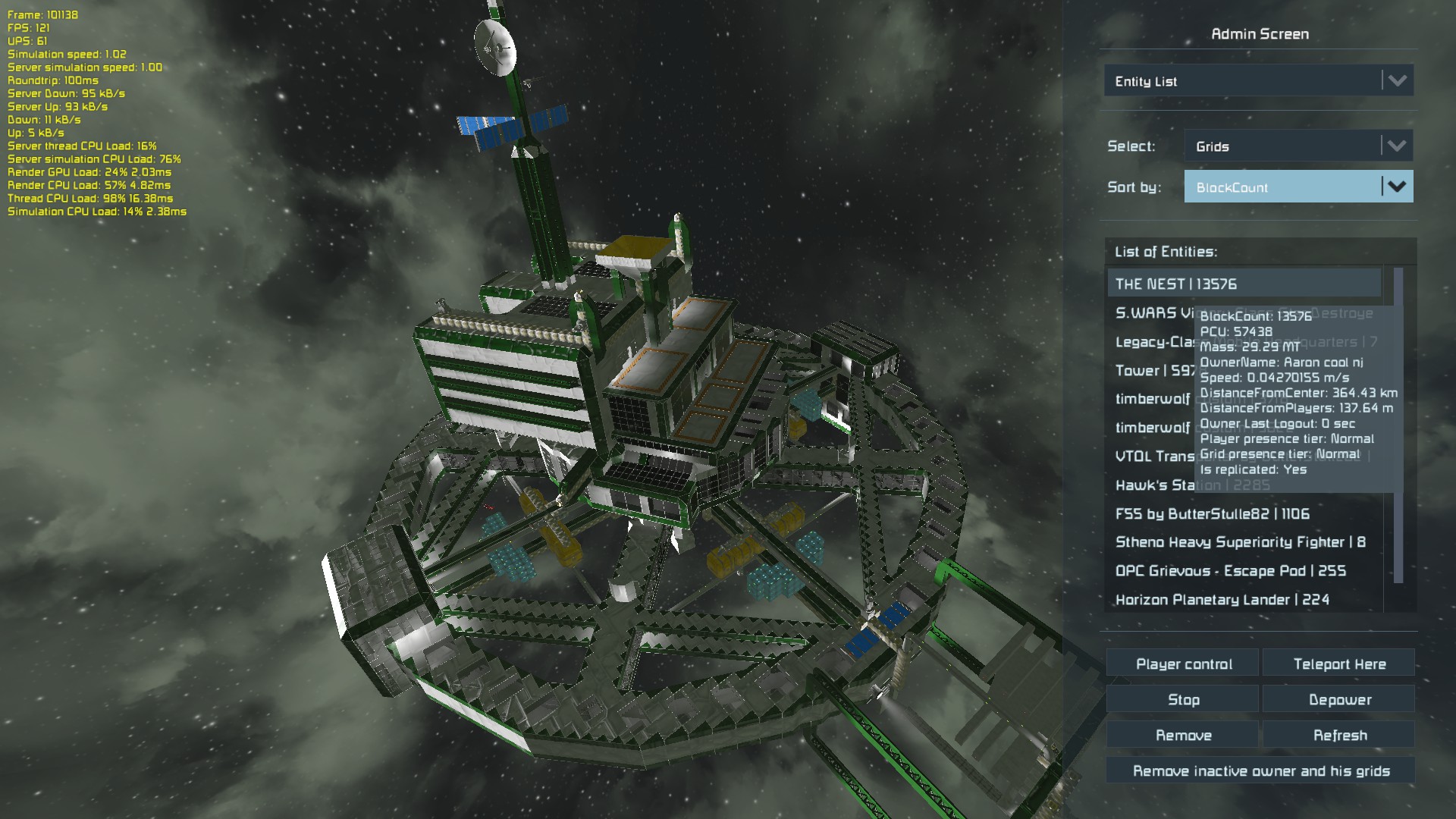Refresh the entity list

pos(1338,735)
